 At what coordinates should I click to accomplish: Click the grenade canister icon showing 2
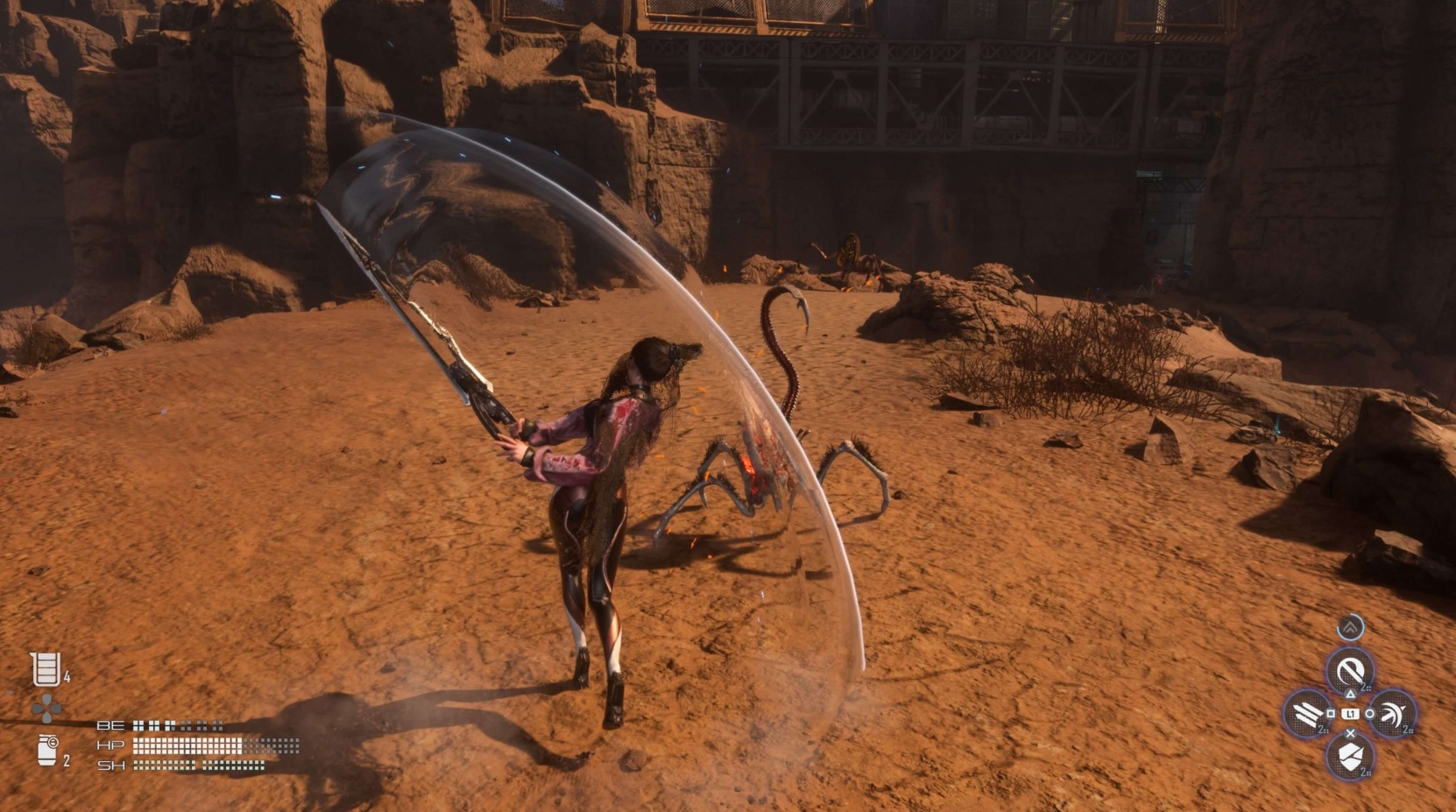(46, 748)
